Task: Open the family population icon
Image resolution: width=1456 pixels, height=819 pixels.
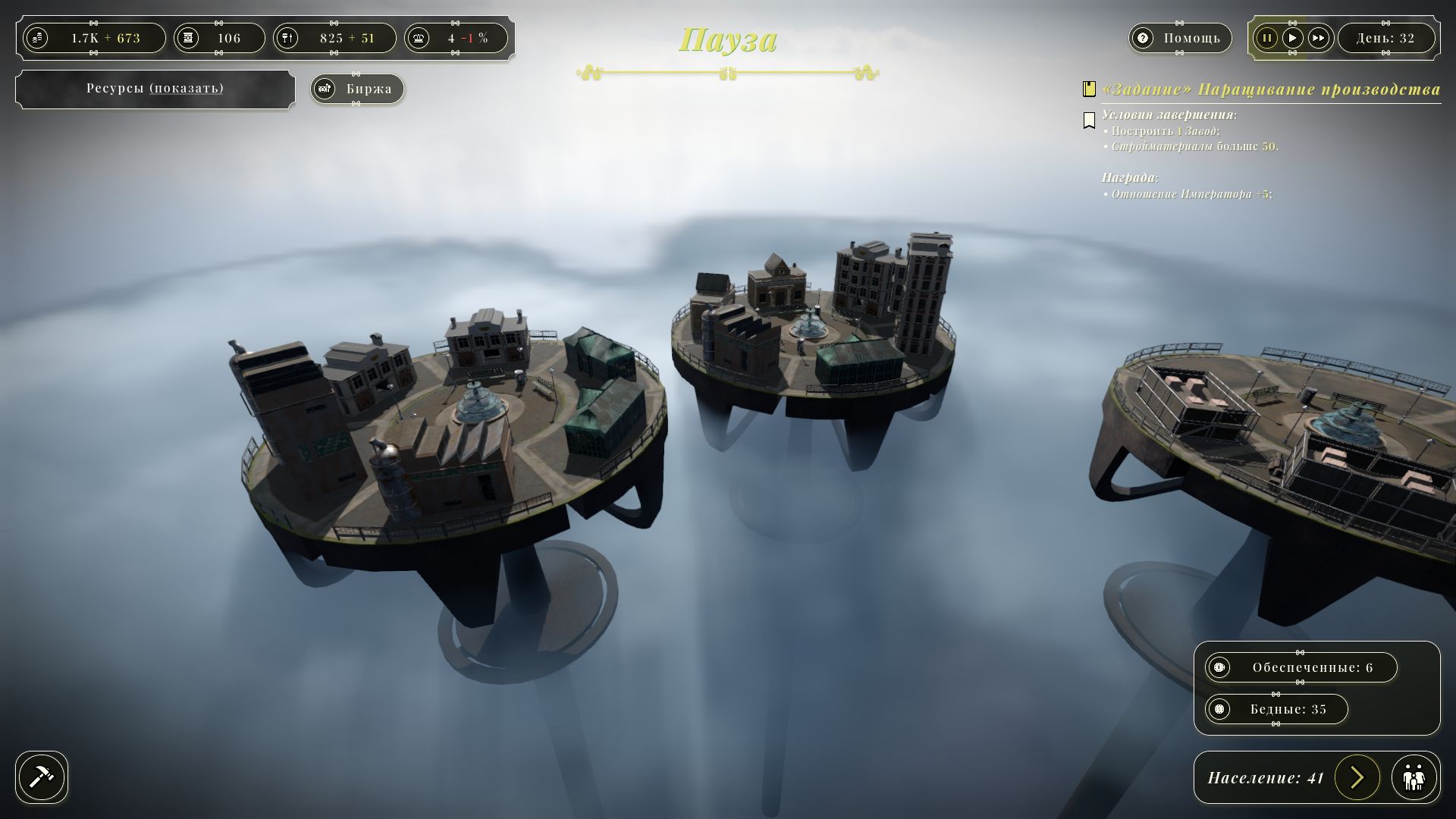Action: point(1414,777)
